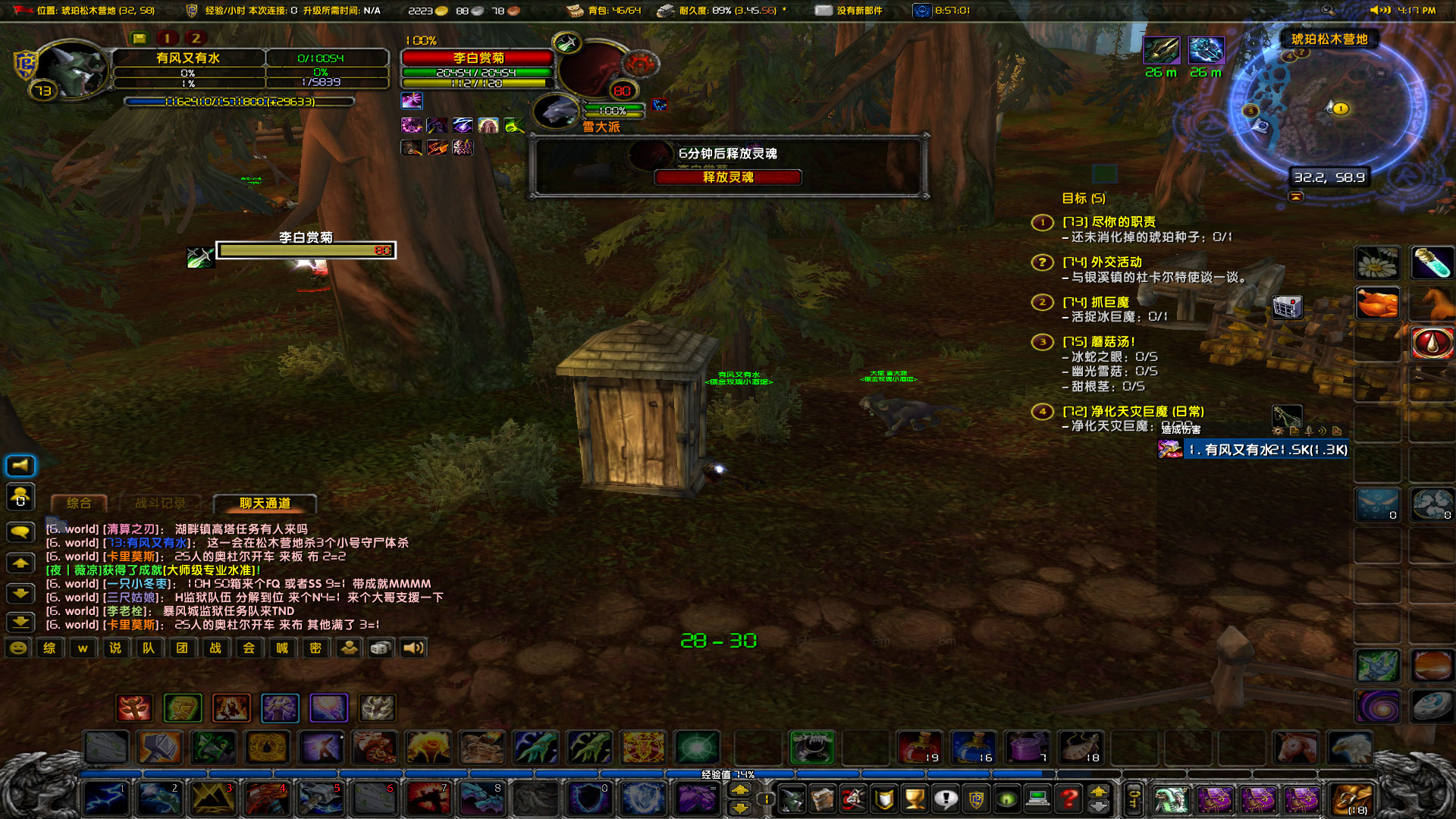Screen dimensions: 1456x819
Task: Click the 密 whisper chat channel button
Action: [315, 648]
